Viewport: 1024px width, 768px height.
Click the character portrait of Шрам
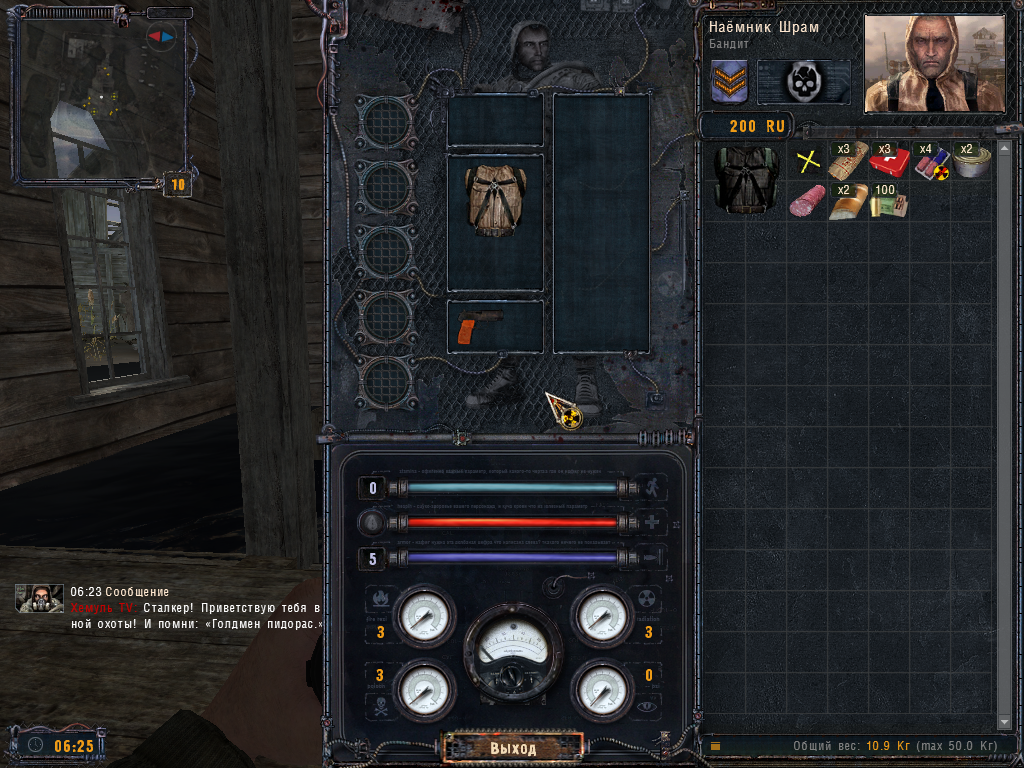coord(933,62)
